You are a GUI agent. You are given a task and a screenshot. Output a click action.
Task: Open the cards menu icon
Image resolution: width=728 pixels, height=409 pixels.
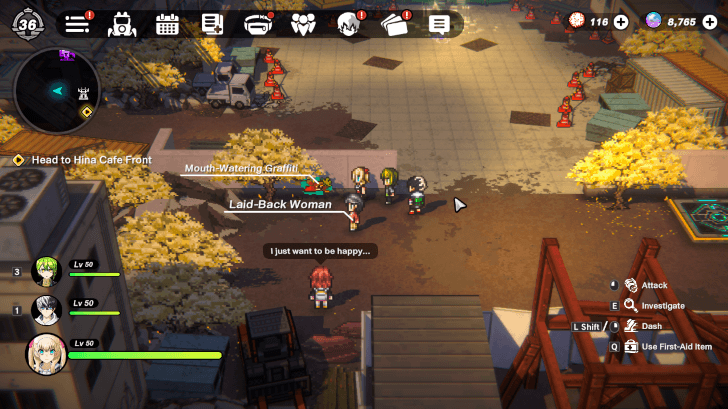click(395, 23)
